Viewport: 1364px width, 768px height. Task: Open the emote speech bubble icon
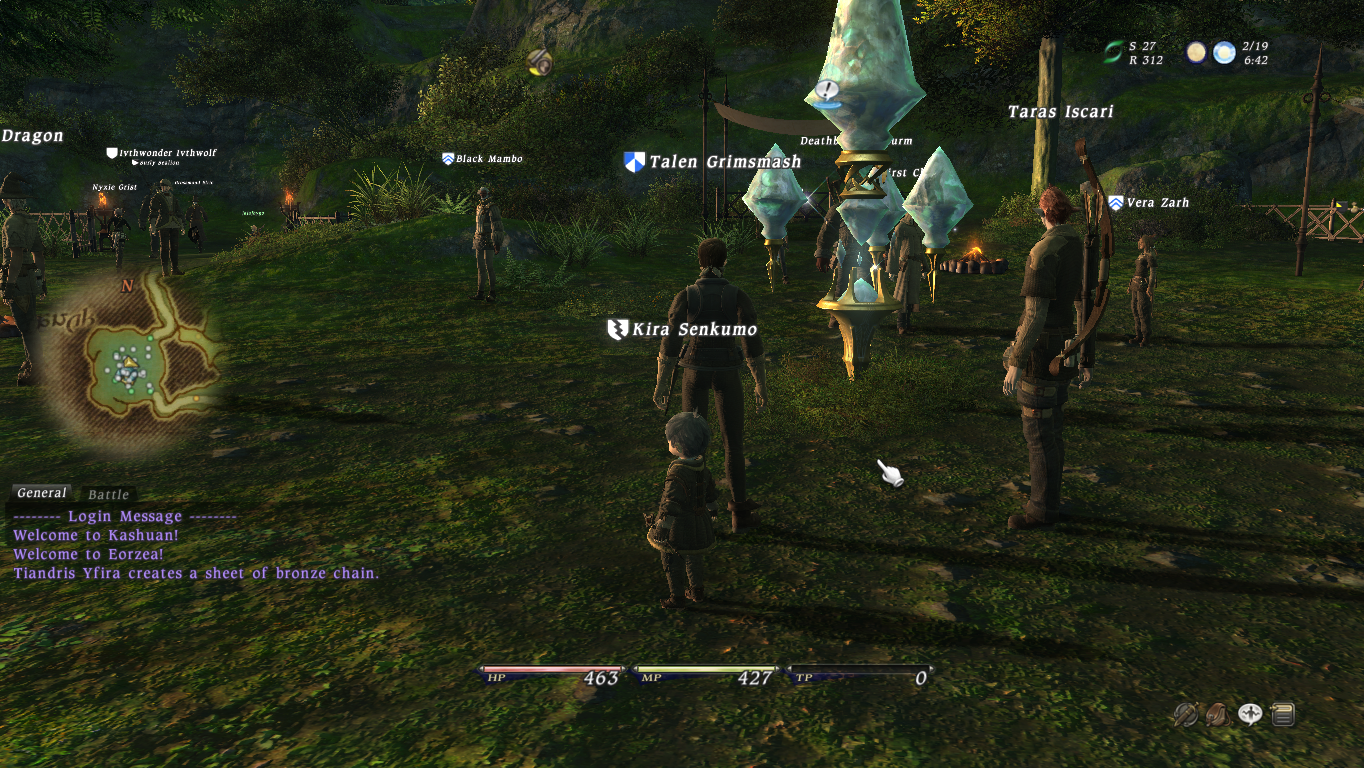click(1250, 714)
